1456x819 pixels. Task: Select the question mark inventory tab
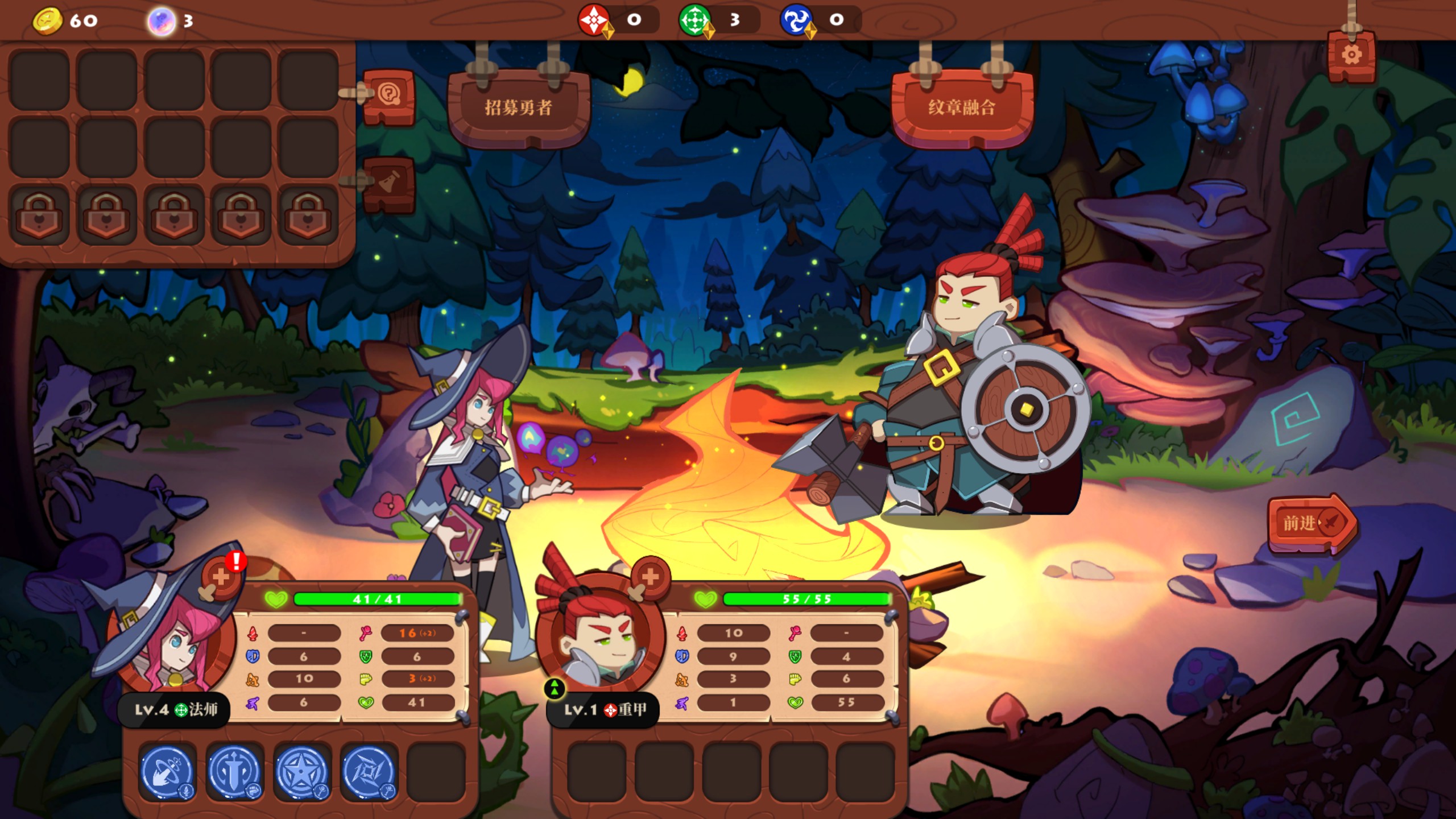click(390, 94)
